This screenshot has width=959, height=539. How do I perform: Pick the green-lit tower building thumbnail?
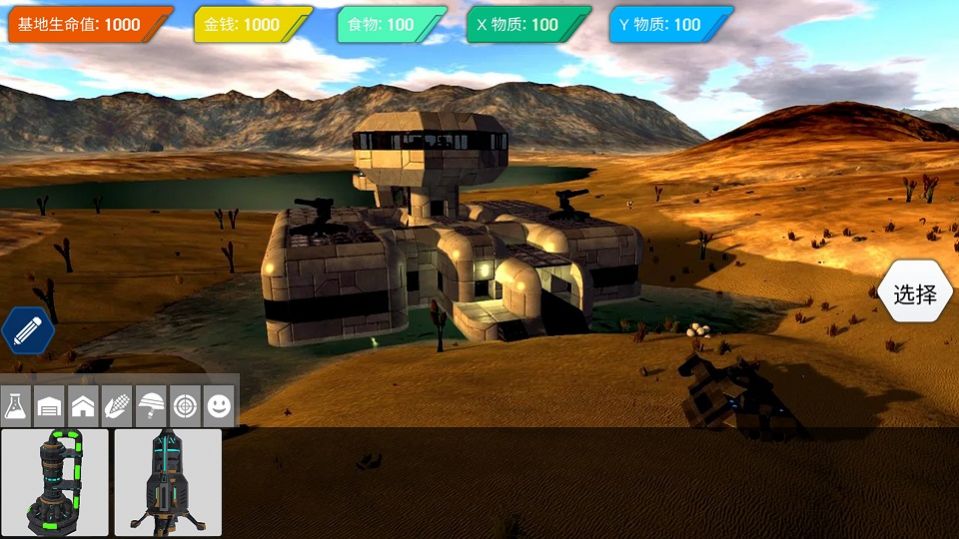tap(55, 482)
